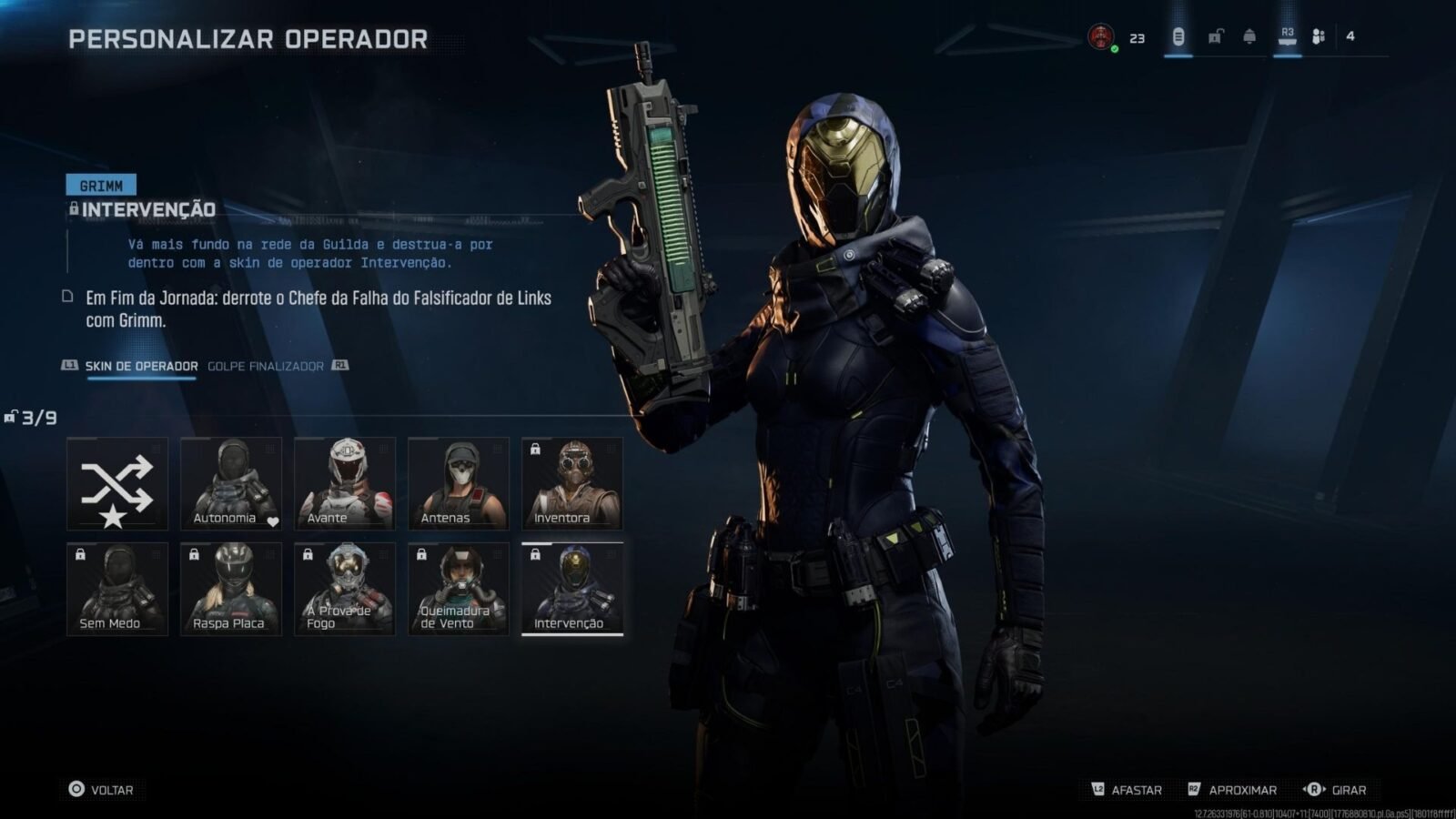Select the Antenas operator skin
Viewport: 1456px width, 819px height.
[x=459, y=483]
